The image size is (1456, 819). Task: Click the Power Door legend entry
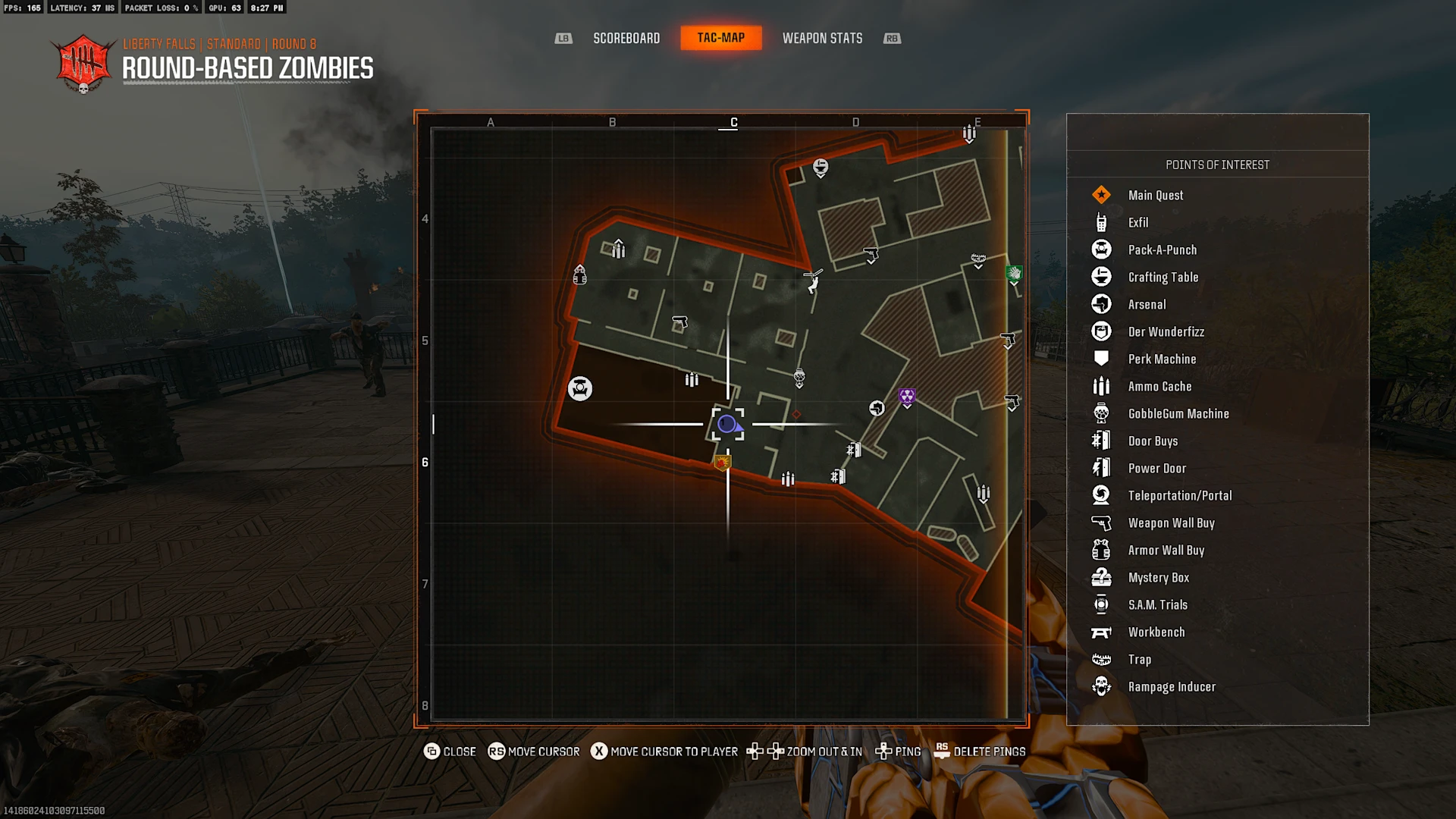[x=1156, y=468]
